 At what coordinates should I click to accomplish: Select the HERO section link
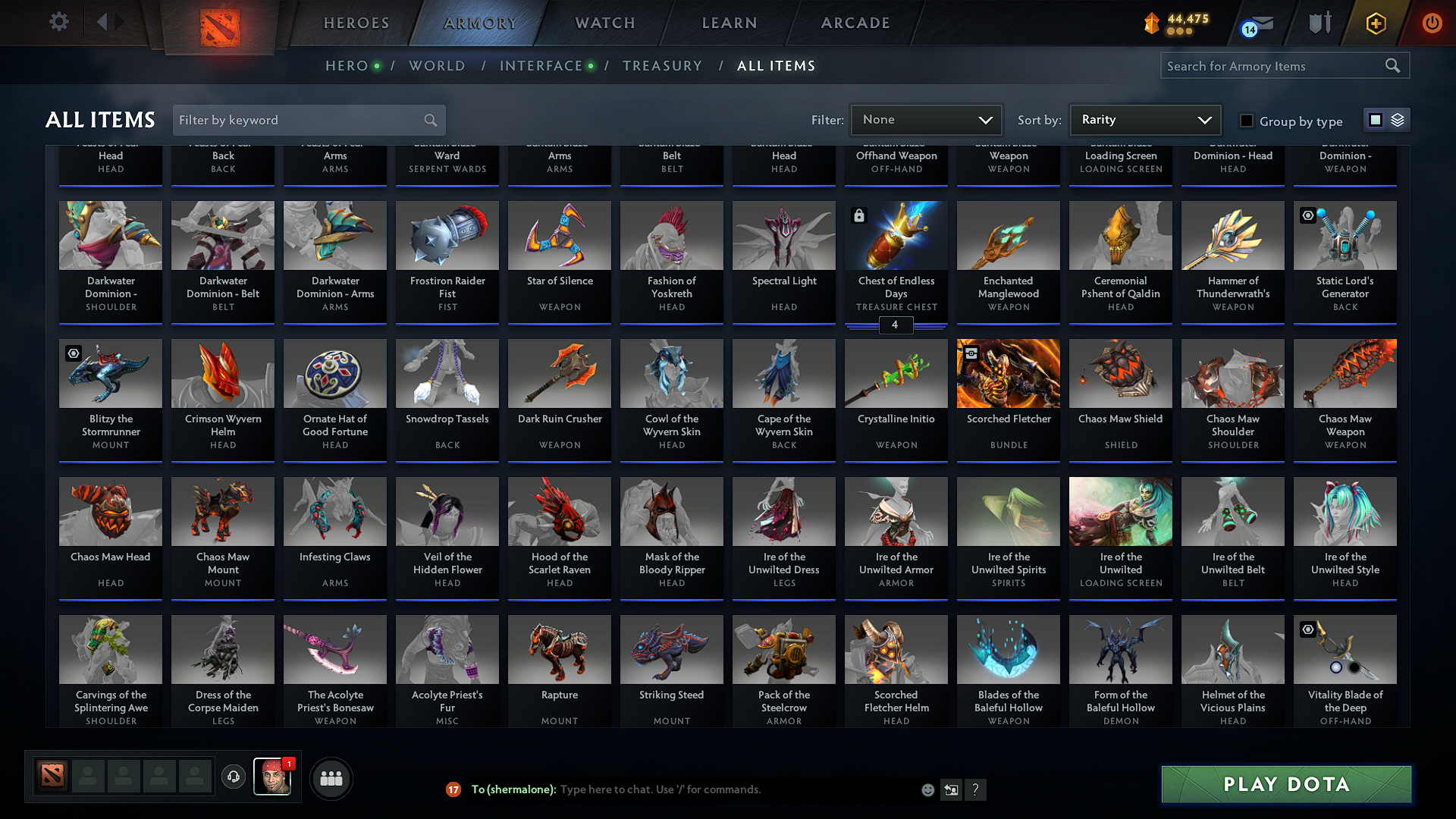pyautogui.click(x=345, y=65)
